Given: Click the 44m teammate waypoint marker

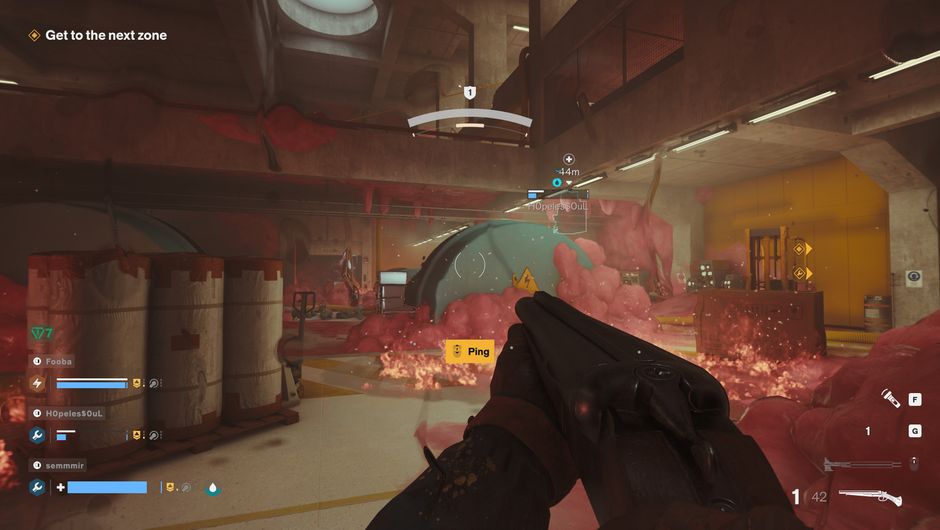Looking at the screenshot, I should pyautogui.click(x=568, y=171).
